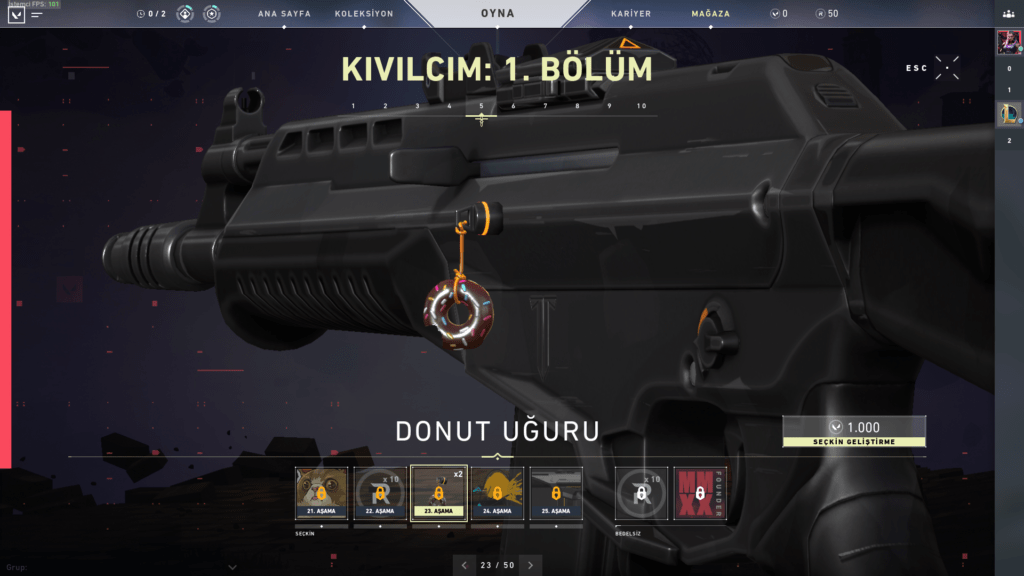The height and width of the screenshot is (576, 1024).
Task: Select the 21. Aşama cat reward tile
Action: pos(321,493)
